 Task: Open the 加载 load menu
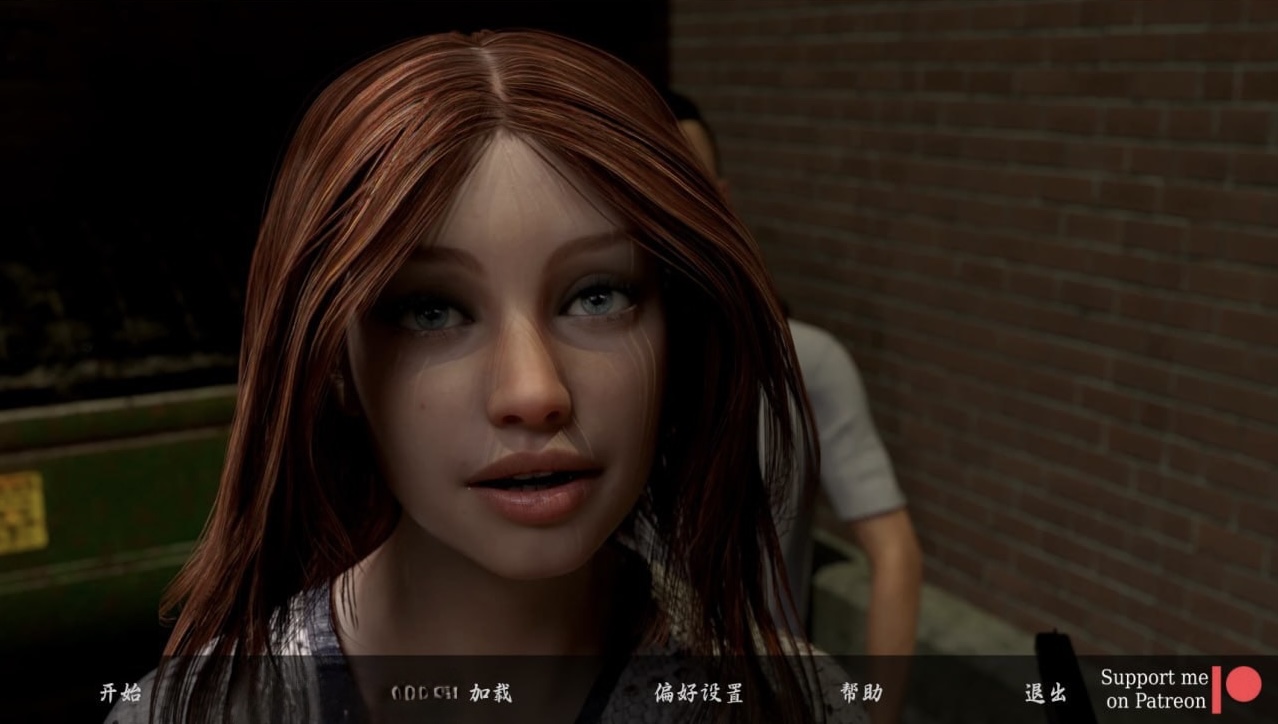point(490,692)
